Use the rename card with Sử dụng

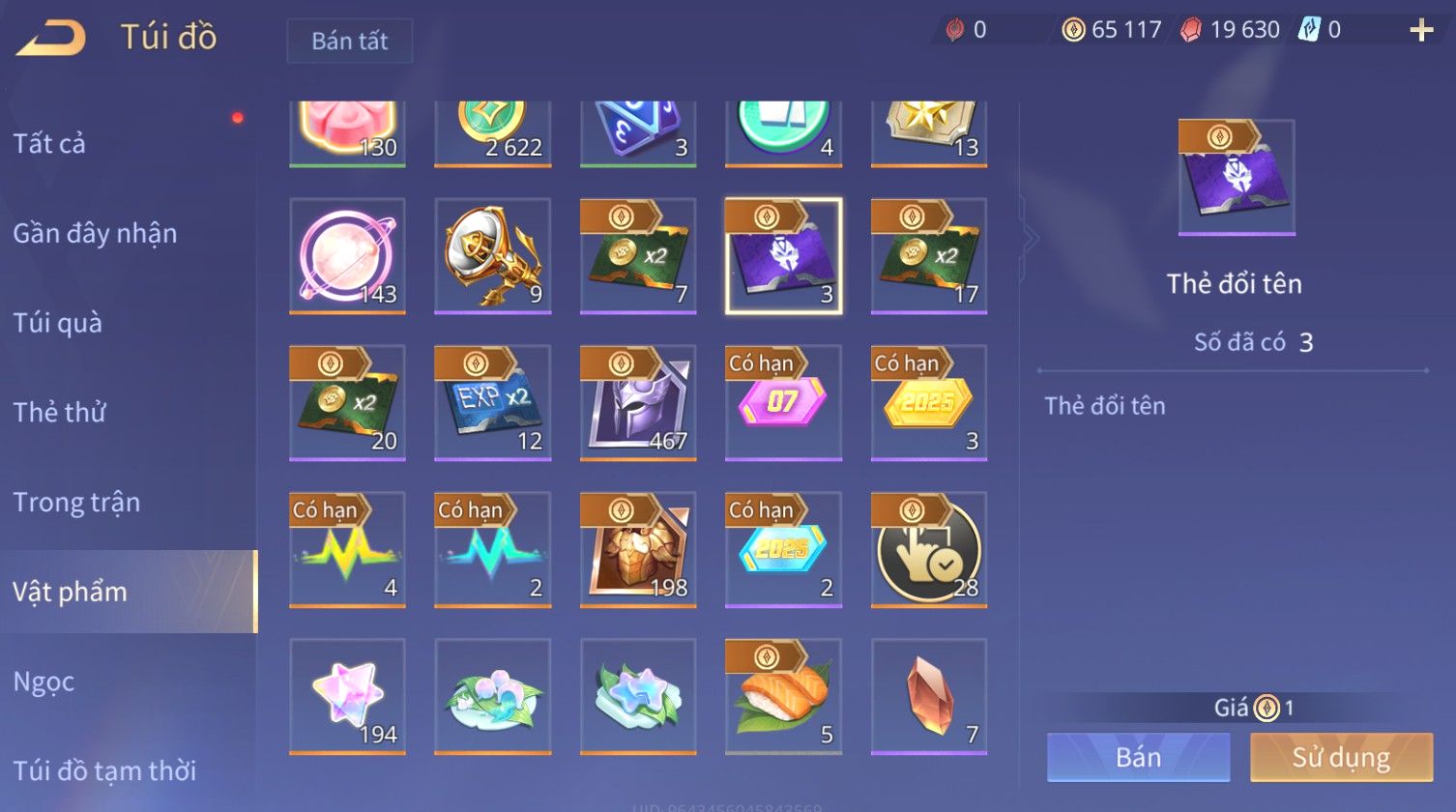[x=1341, y=757]
